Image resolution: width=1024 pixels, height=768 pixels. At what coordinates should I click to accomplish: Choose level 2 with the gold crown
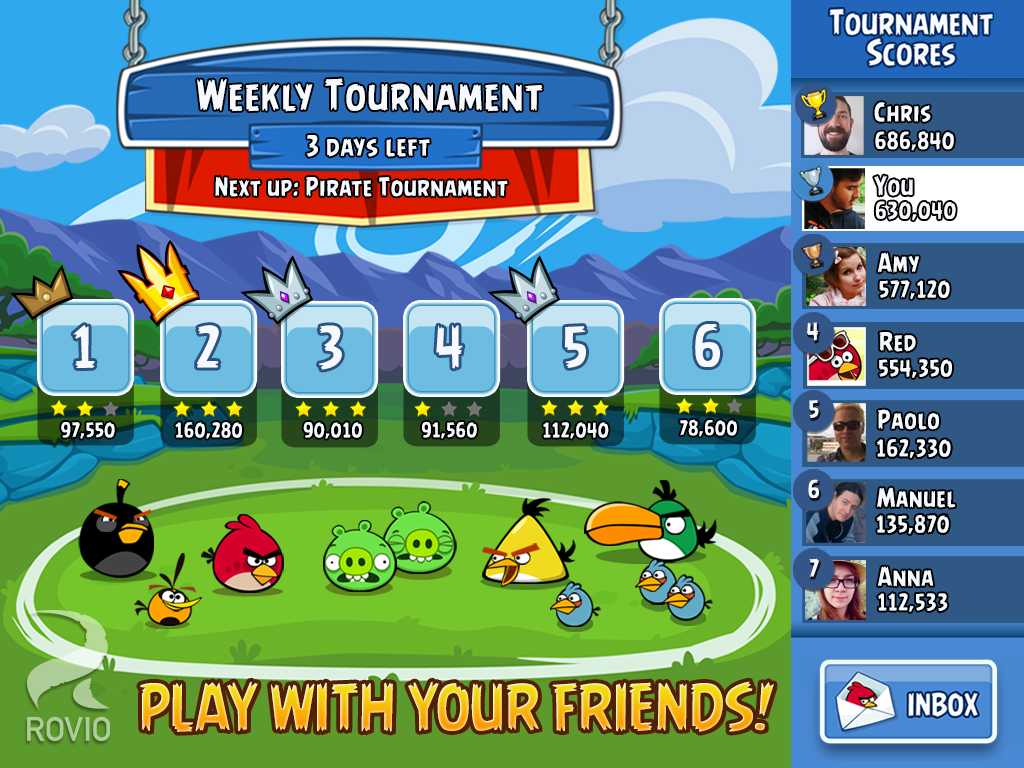coord(208,347)
